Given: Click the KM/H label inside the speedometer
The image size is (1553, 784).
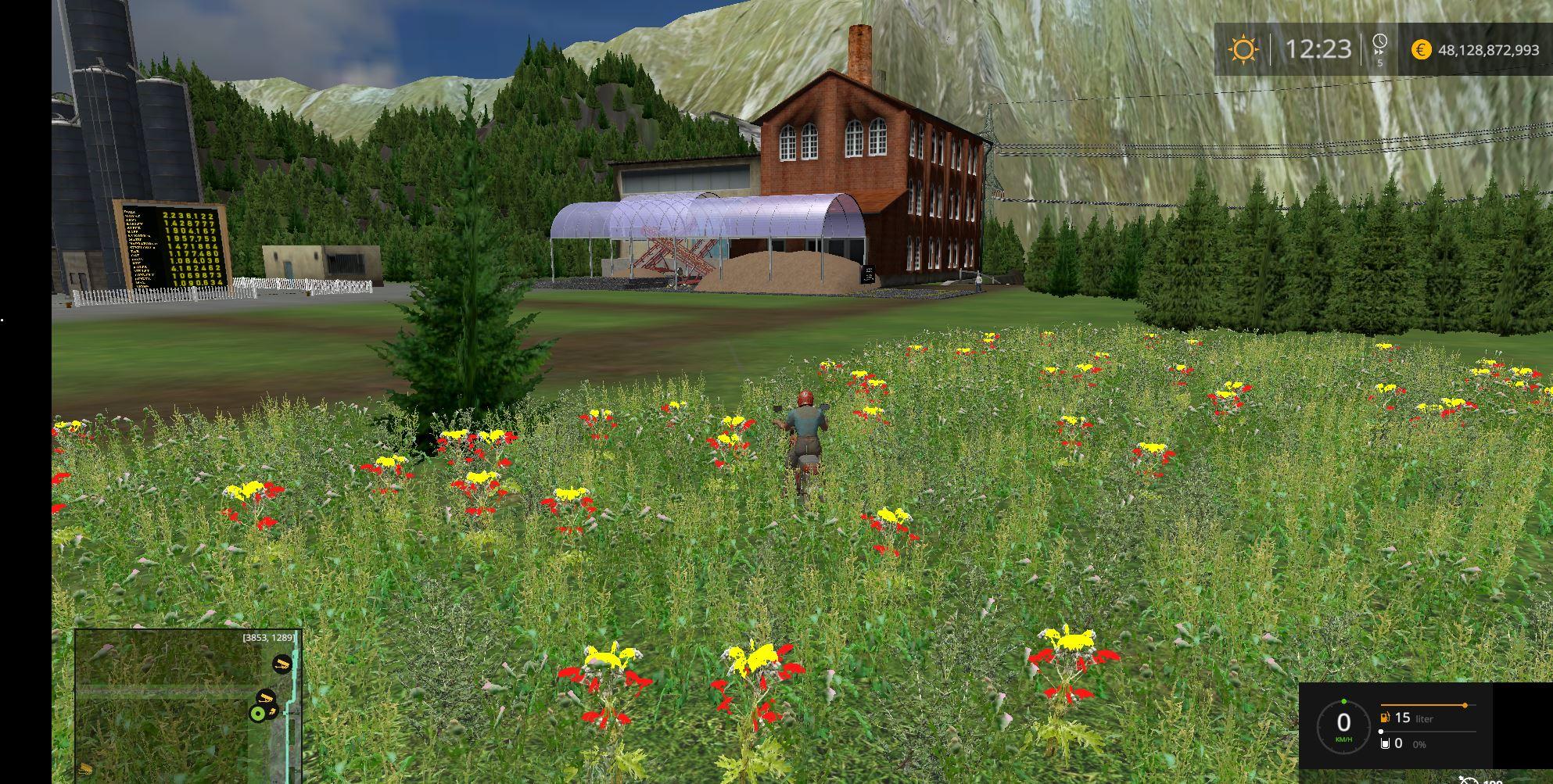Looking at the screenshot, I should click(1343, 740).
